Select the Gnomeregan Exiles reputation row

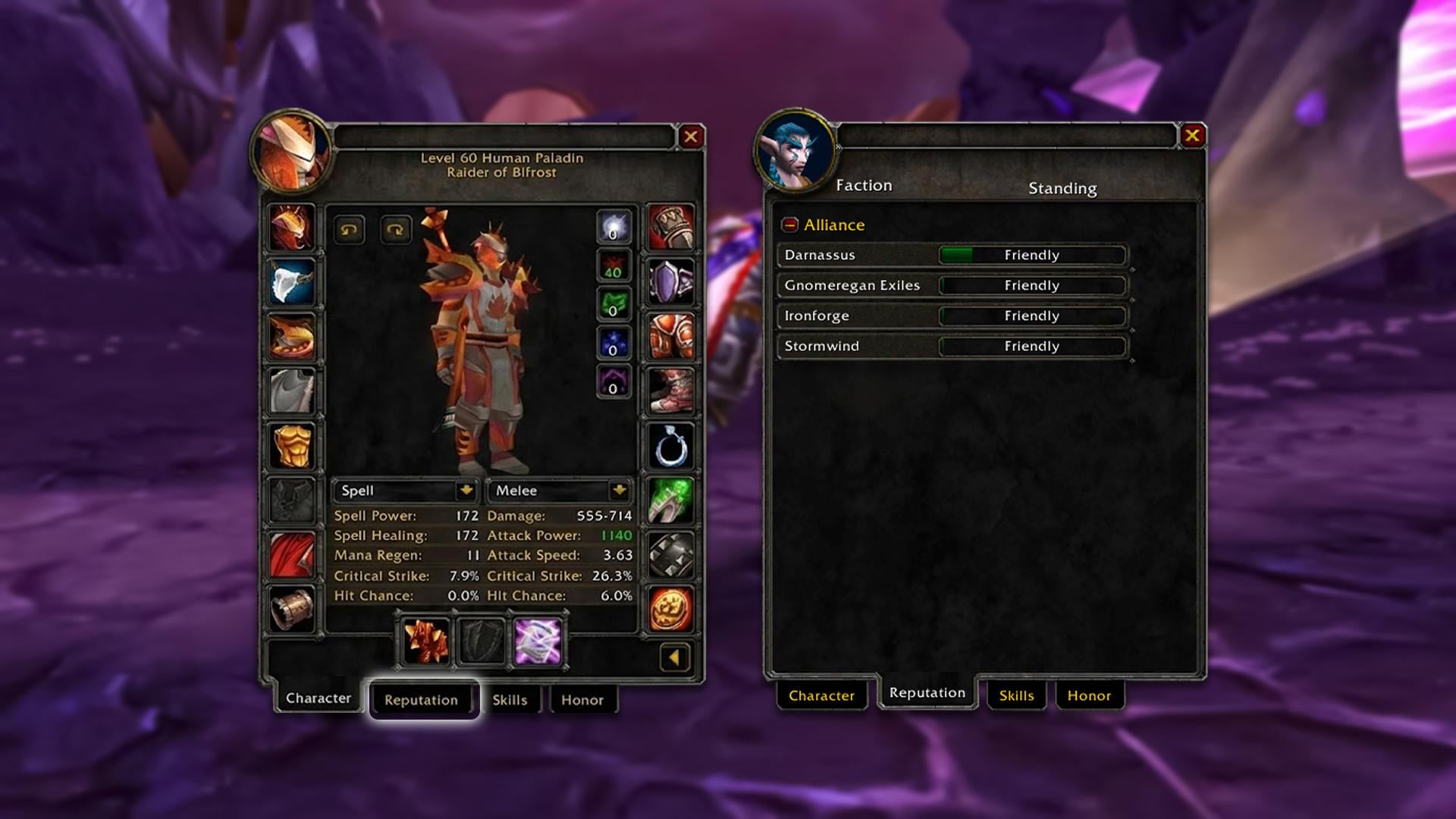coord(952,285)
